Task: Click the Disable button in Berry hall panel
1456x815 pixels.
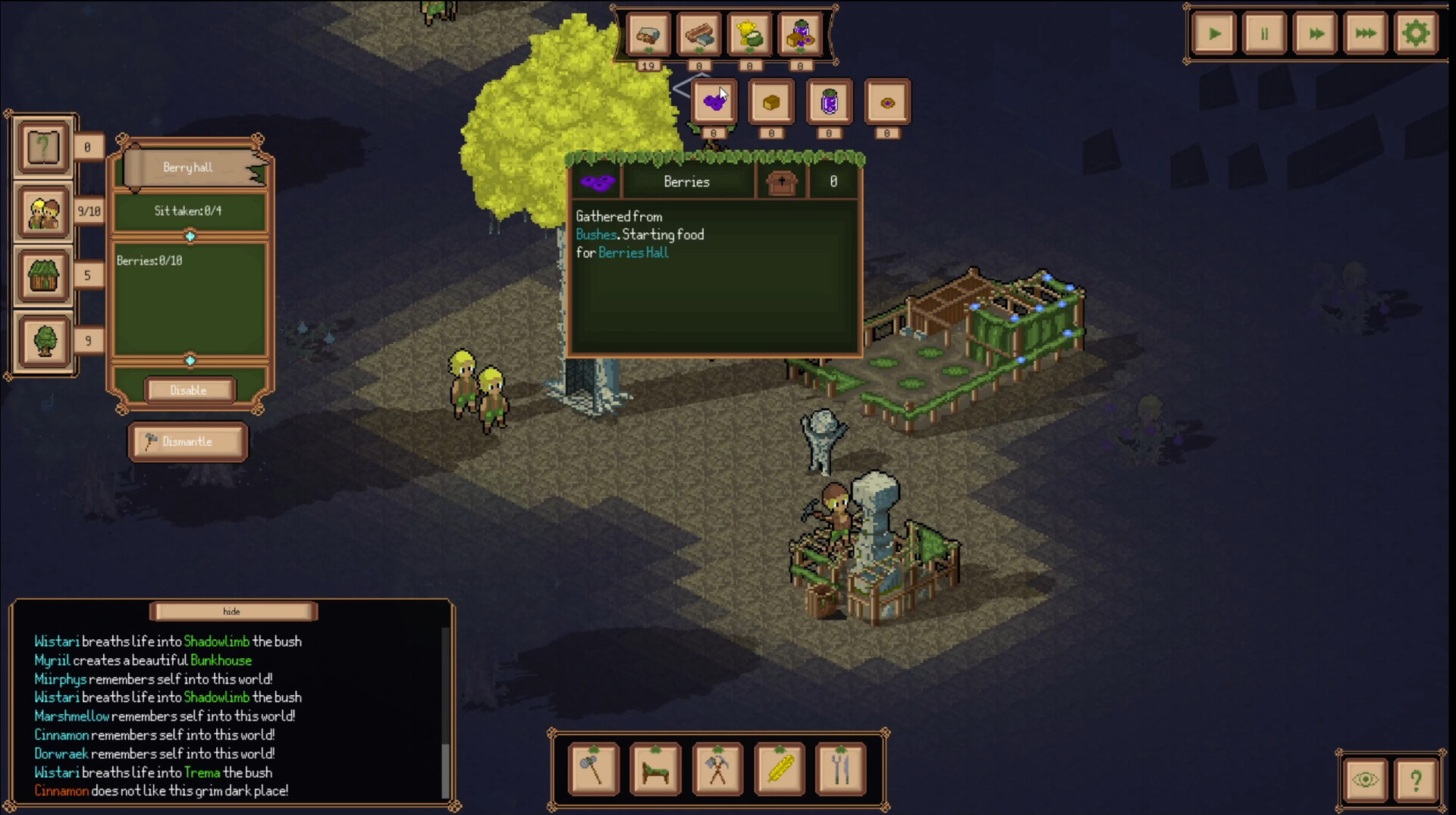Action: pos(189,390)
